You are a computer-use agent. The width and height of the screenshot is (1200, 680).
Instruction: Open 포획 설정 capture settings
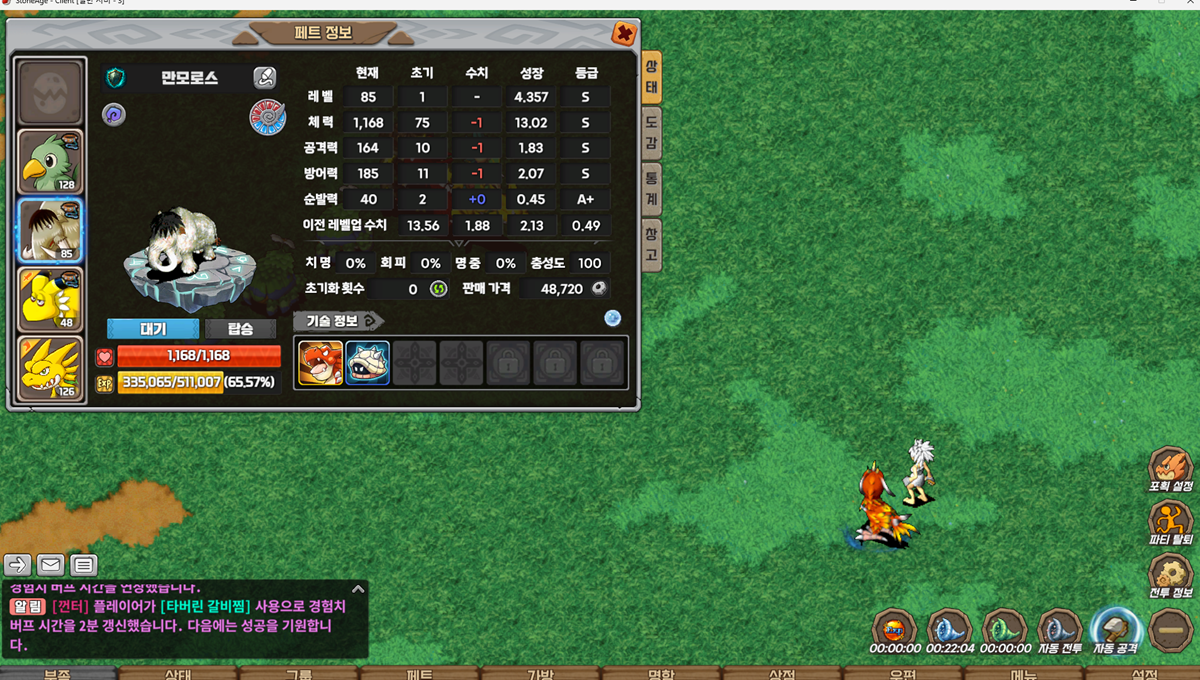(1170, 468)
